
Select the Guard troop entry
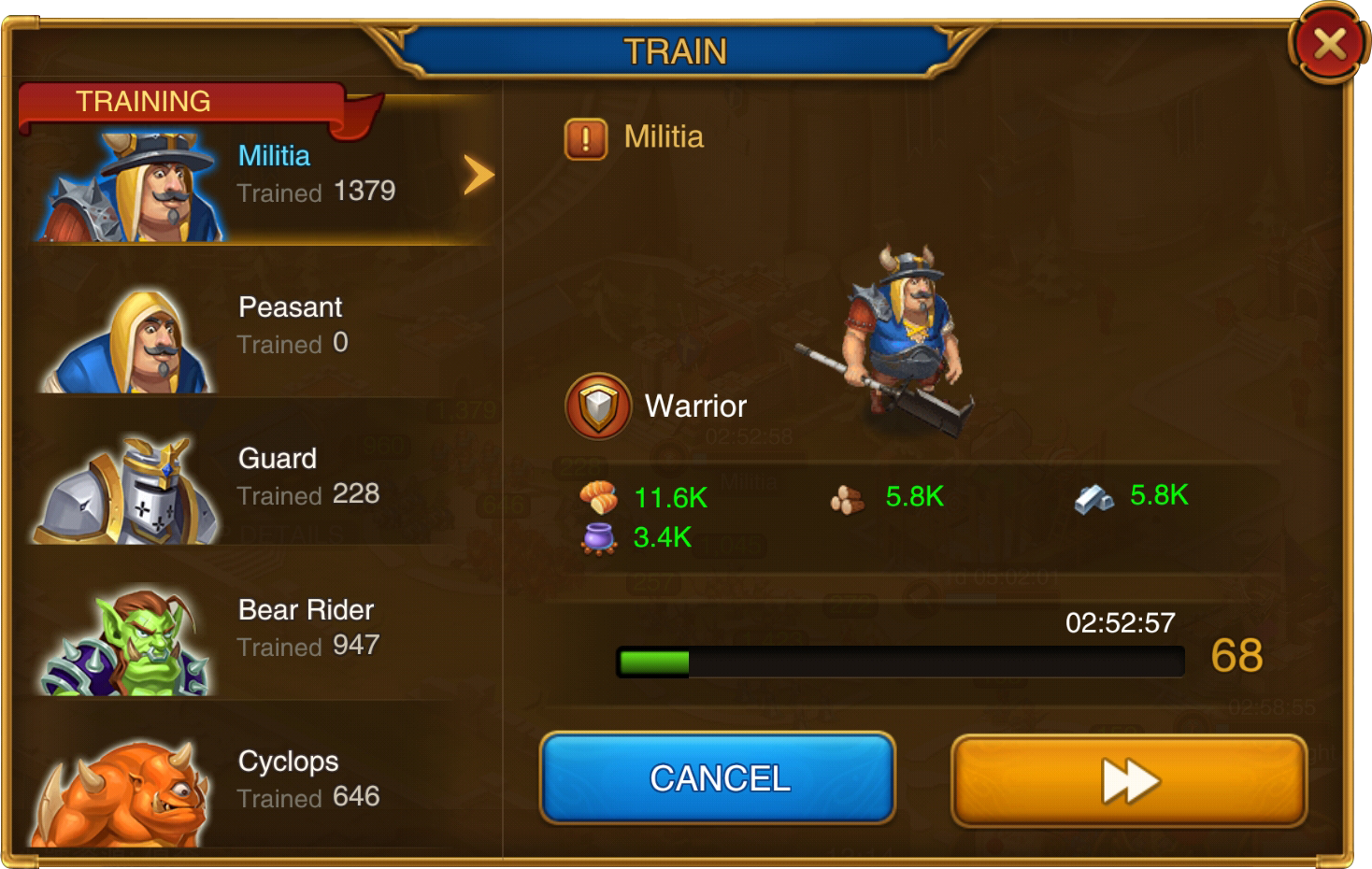[262, 478]
